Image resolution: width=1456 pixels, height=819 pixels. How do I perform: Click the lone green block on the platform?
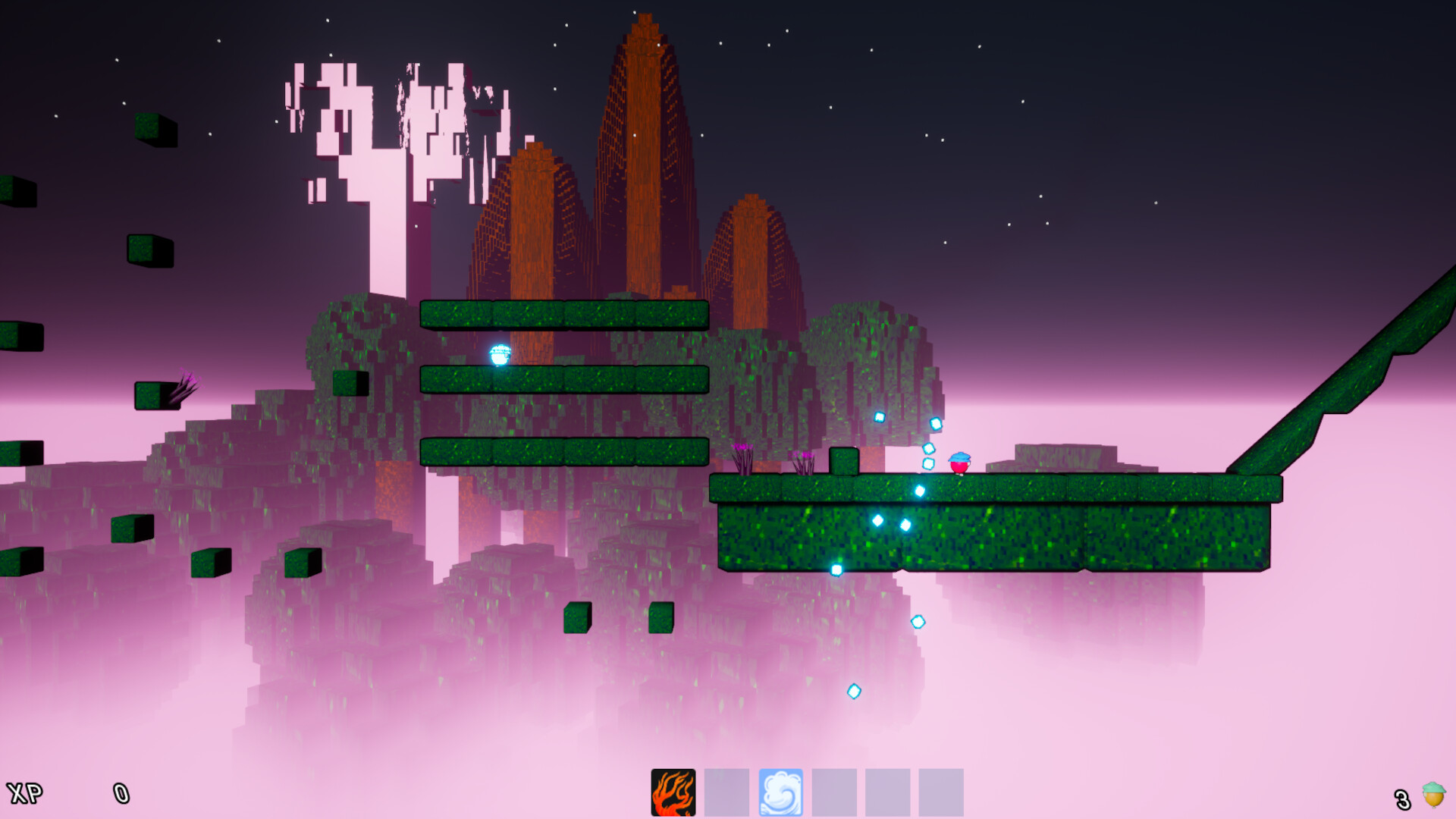pos(846,460)
